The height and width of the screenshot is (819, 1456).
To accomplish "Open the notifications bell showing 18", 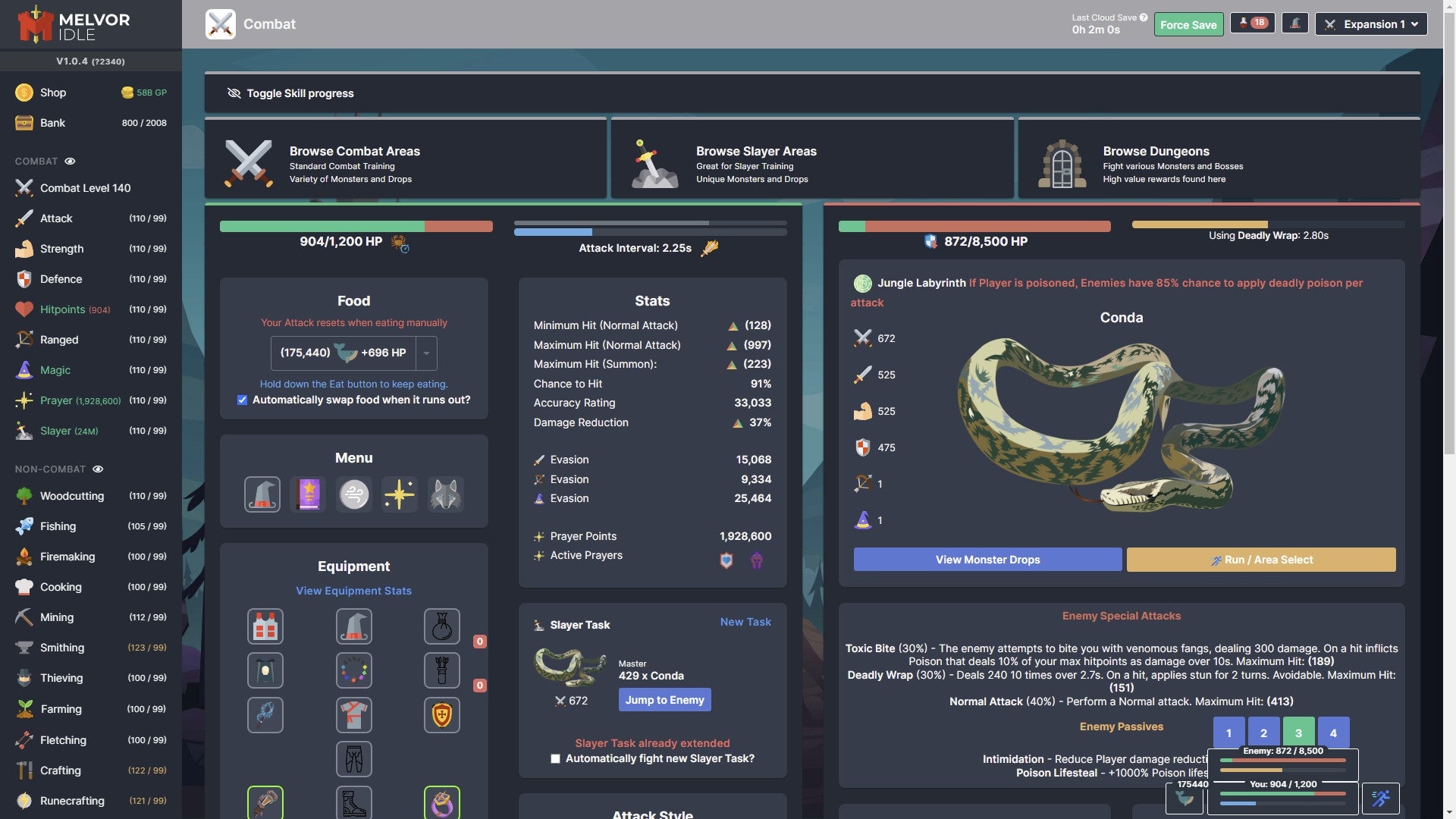I will tap(1253, 23).
